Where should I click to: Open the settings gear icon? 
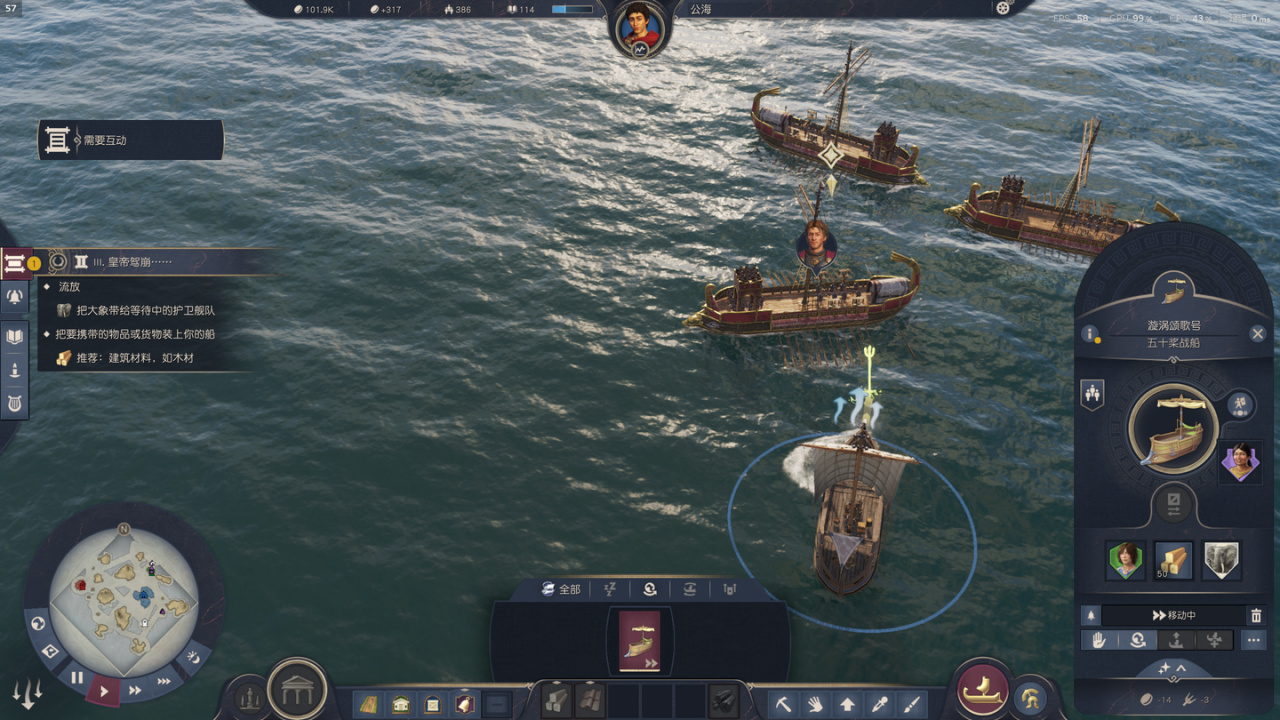(x=1003, y=9)
